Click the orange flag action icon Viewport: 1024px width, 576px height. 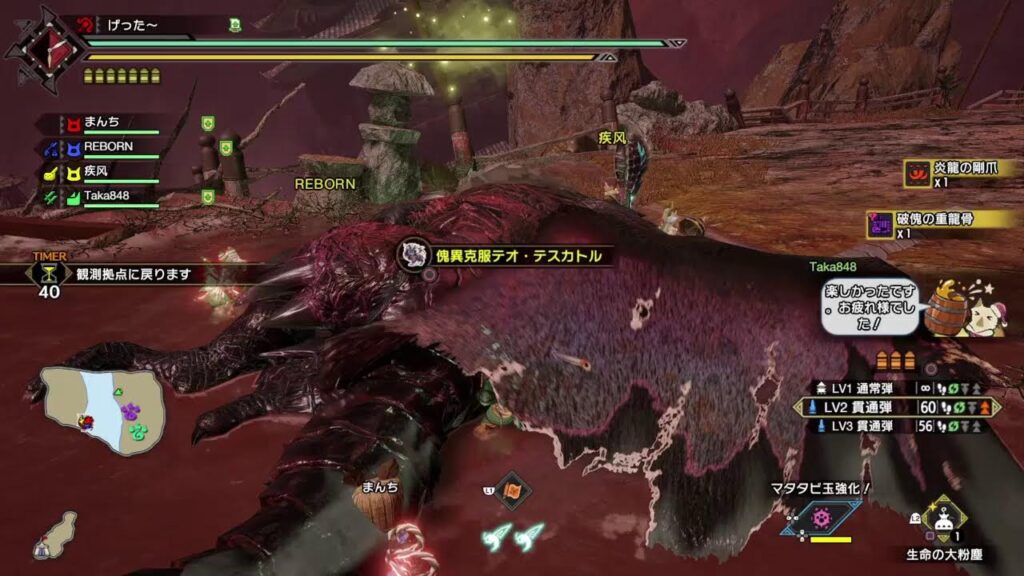[513, 490]
